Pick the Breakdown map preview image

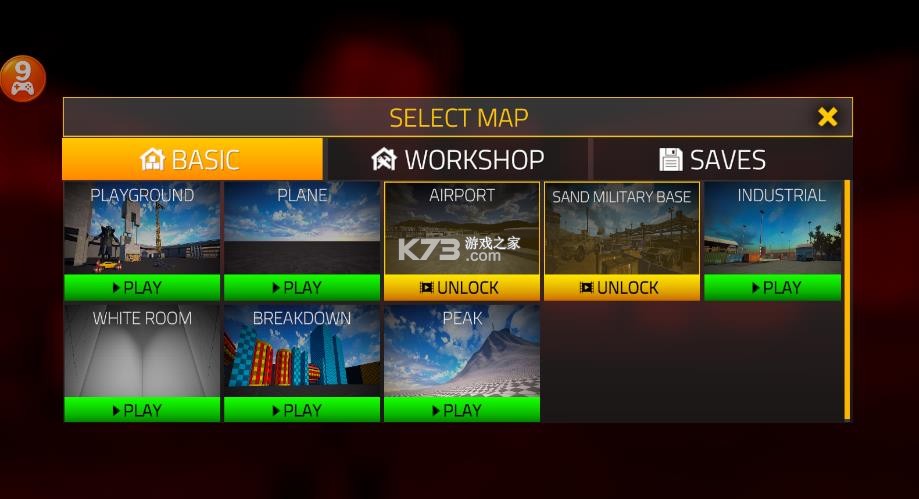pos(302,358)
